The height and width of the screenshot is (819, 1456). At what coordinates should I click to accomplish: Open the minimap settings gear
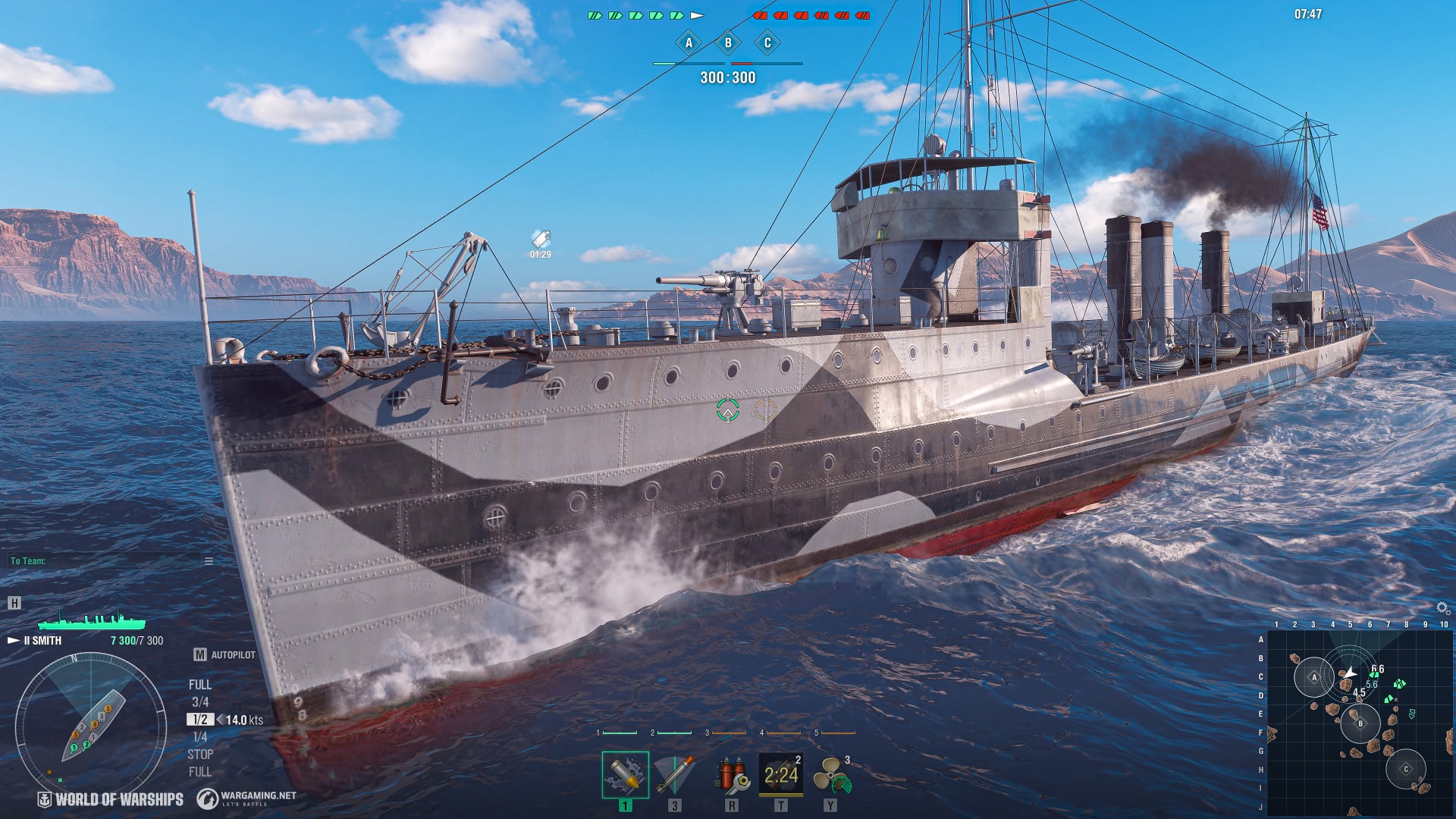pos(1442,608)
